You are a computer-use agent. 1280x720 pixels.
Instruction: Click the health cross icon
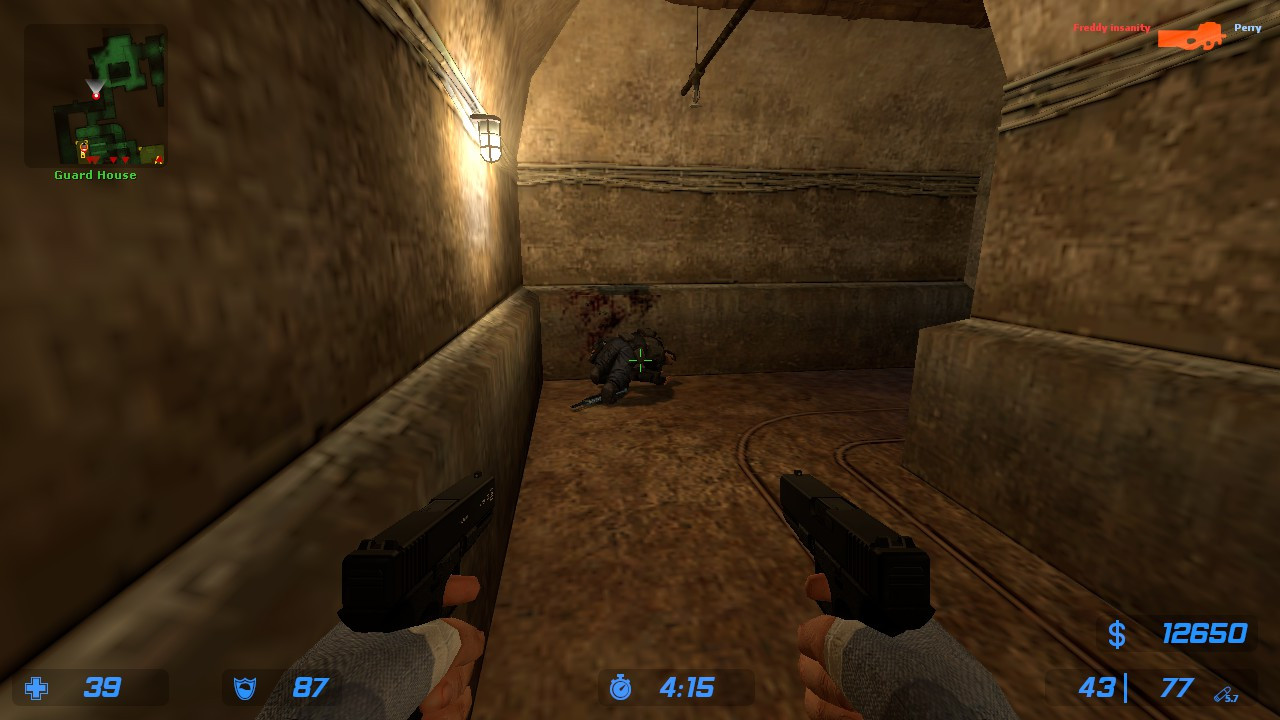point(36,688)
